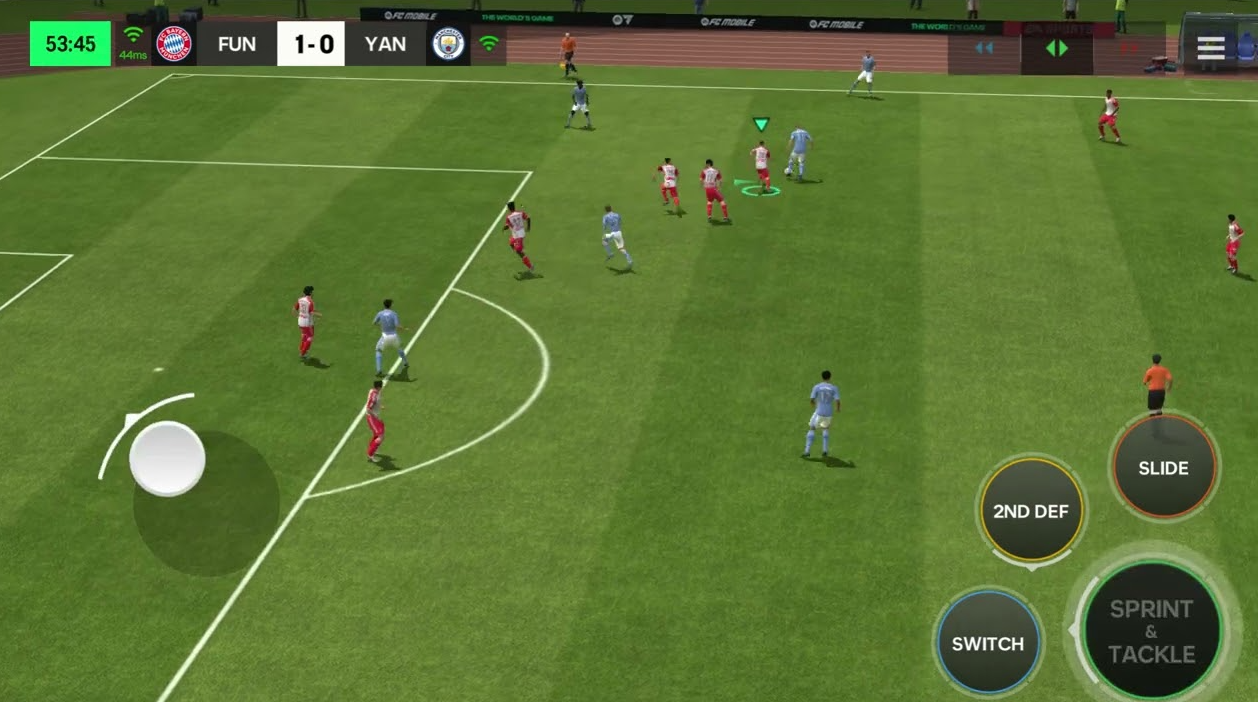Open the hamburger pause menu
The image size is (1258, 702).
pyautogui.click(x=1211, y=48)
